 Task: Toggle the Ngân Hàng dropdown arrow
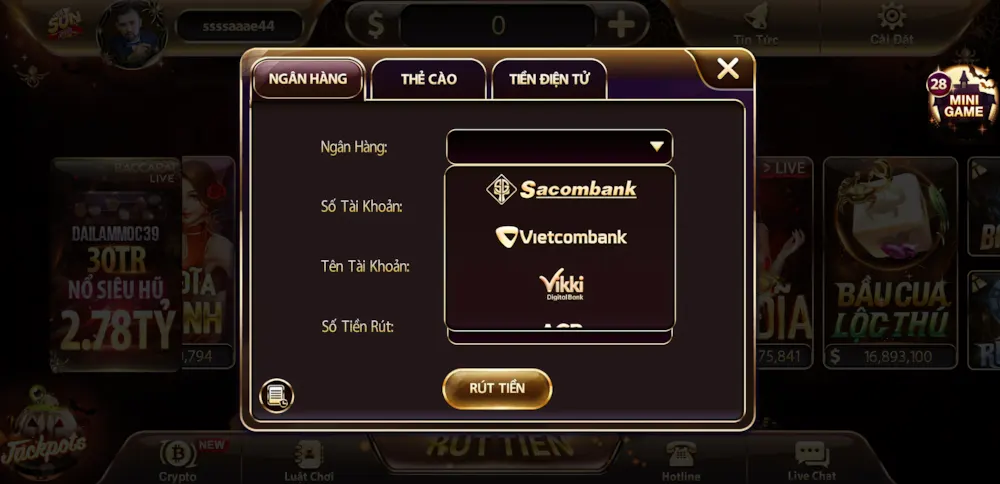pos(657,147)
